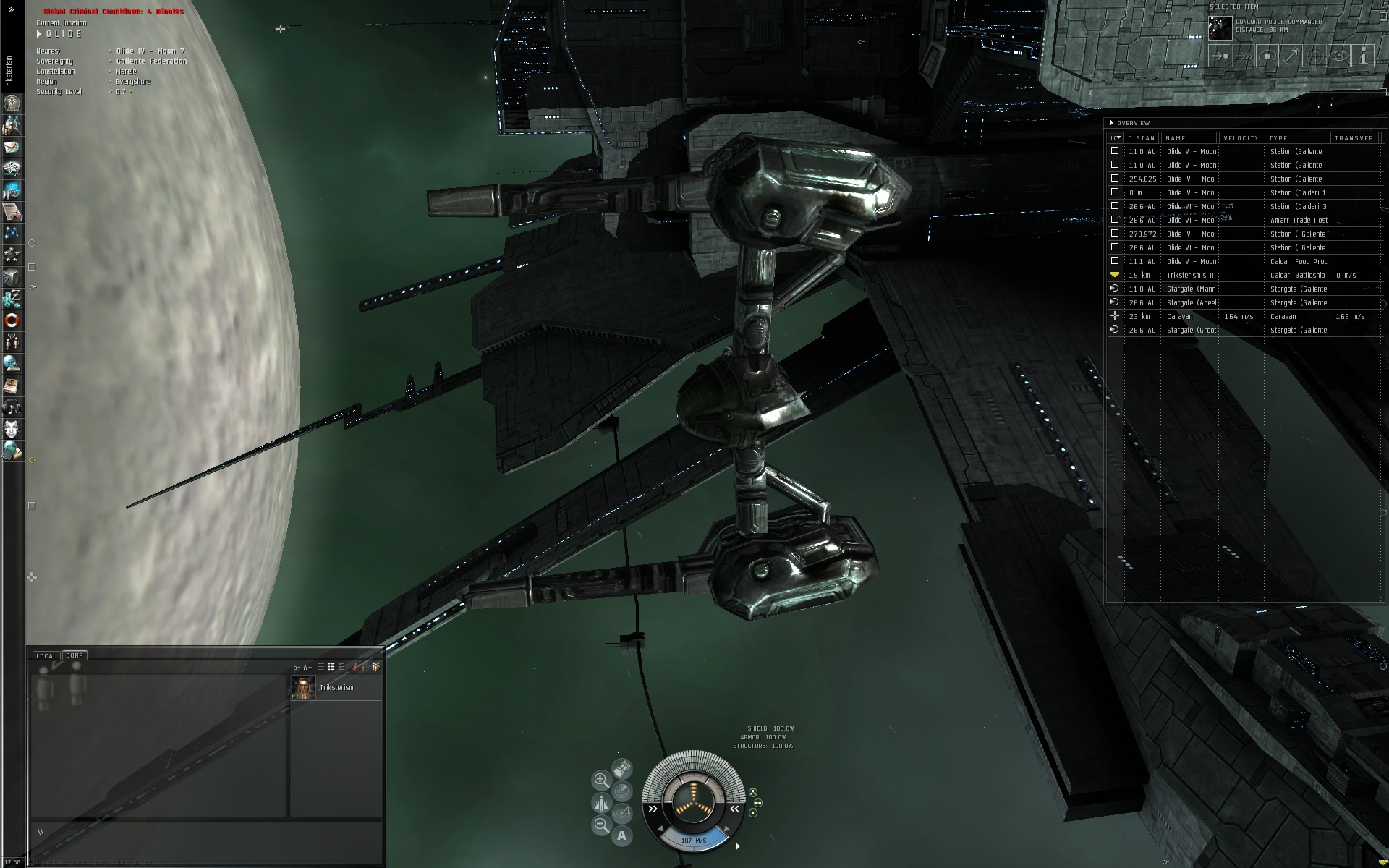
Task: Orbit the selected Concord Police Commander
Action: click(x=1267, y=56)
